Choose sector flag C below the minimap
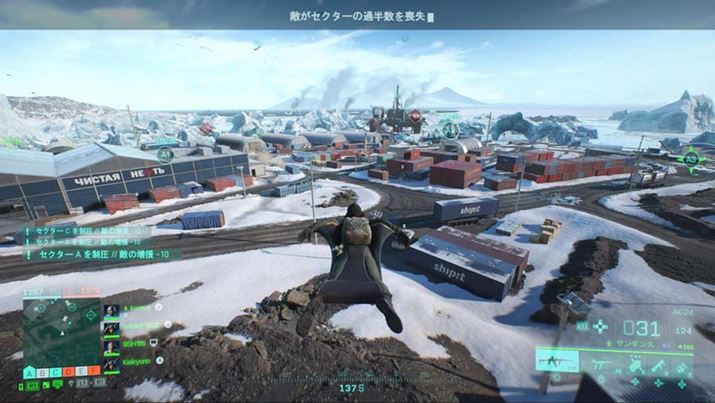The height and width of the screenshot is (403, 715). click(x=54, y=371)
